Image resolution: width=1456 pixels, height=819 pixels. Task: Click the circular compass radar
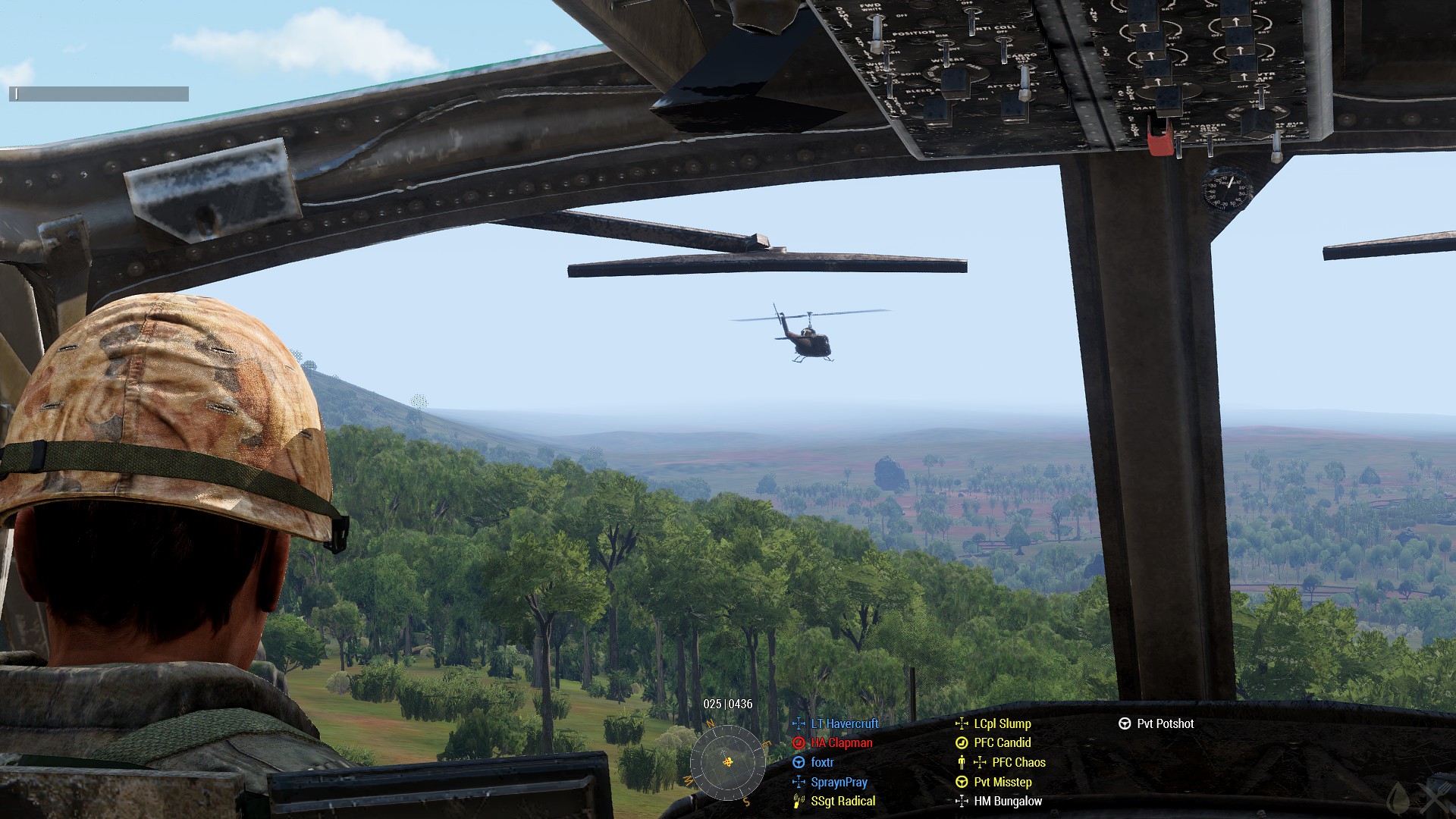[x=727, y=761]
